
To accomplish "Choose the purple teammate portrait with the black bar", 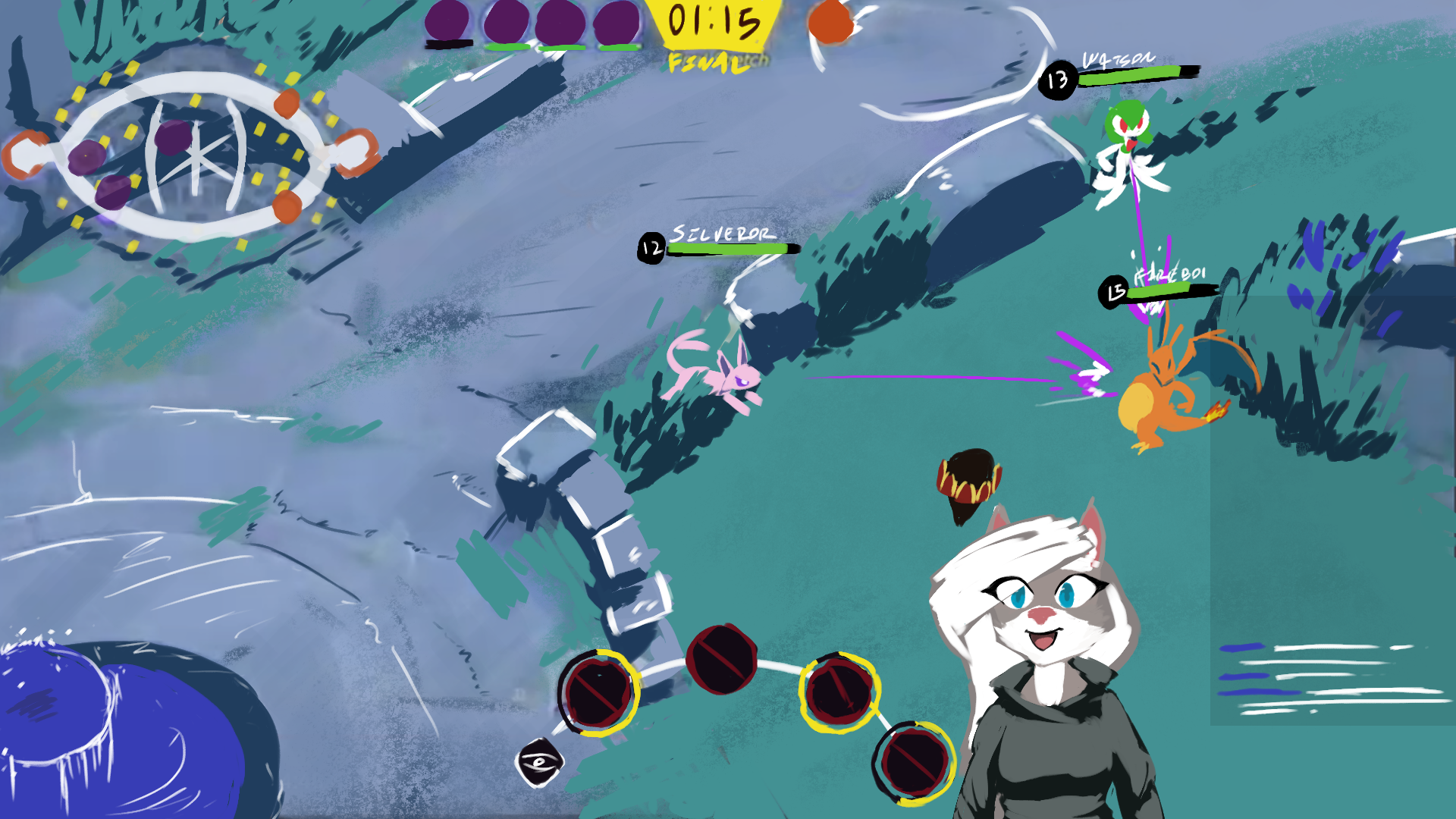I will (x=447, y=21).
